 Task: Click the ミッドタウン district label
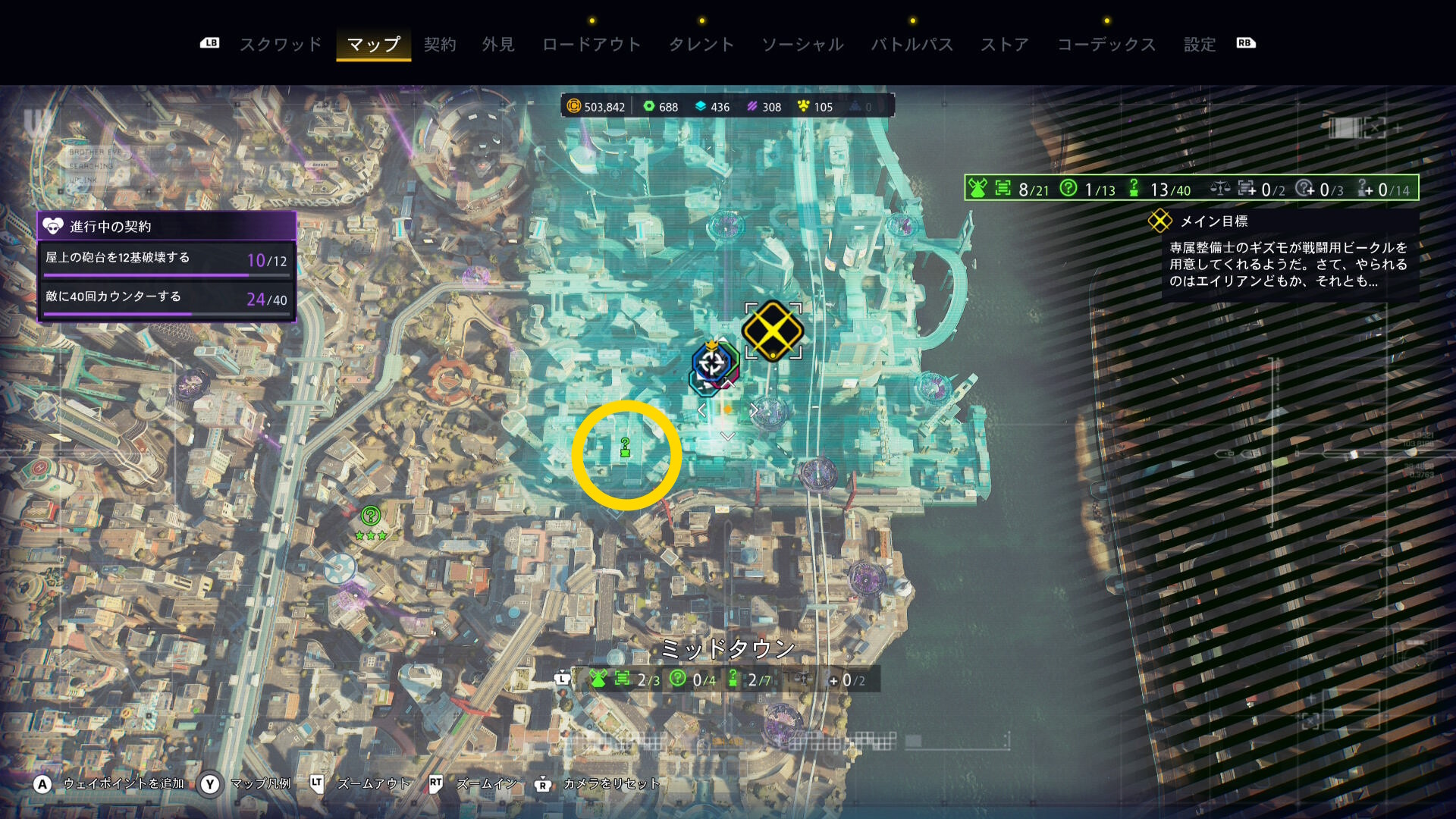(x=727, y=648)
